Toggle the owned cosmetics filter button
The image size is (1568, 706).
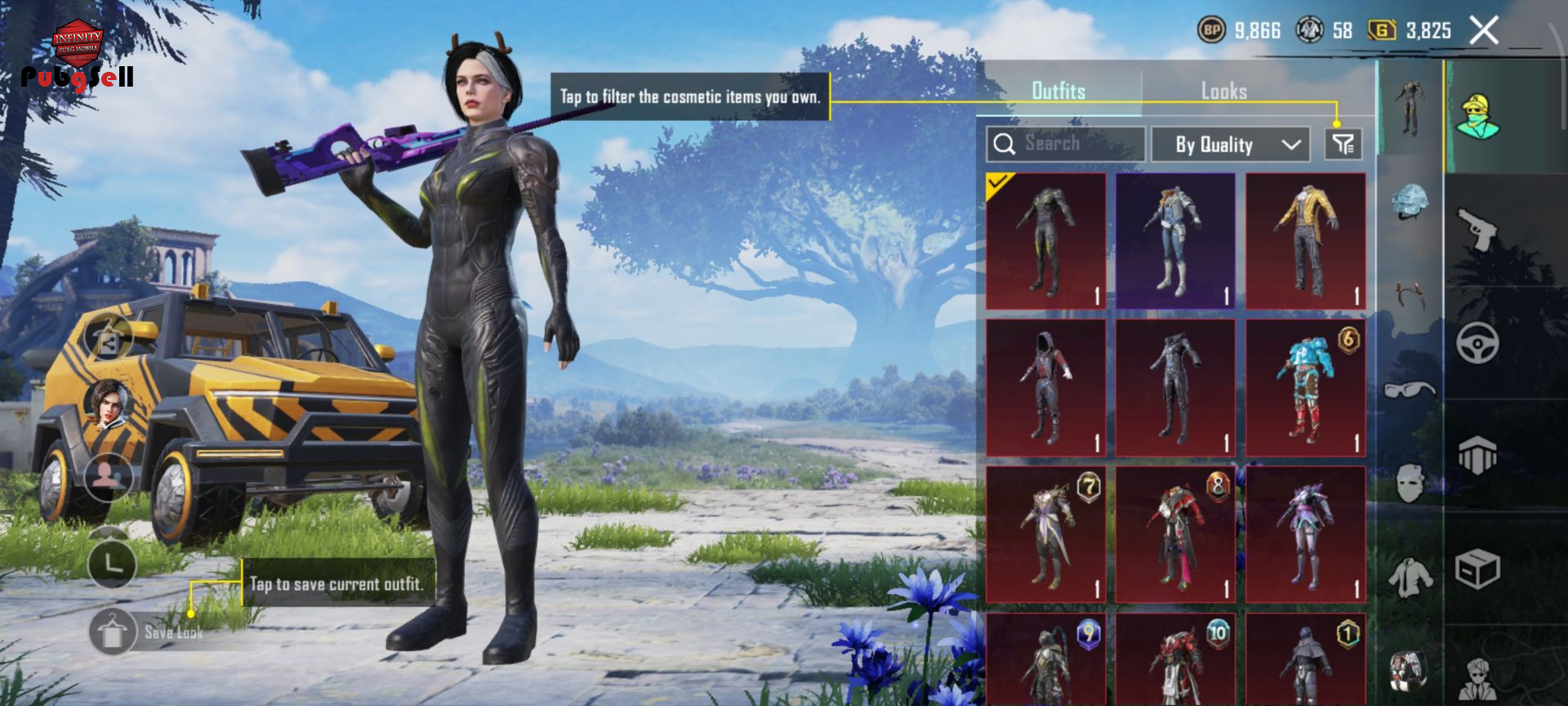coord(1343,145)
